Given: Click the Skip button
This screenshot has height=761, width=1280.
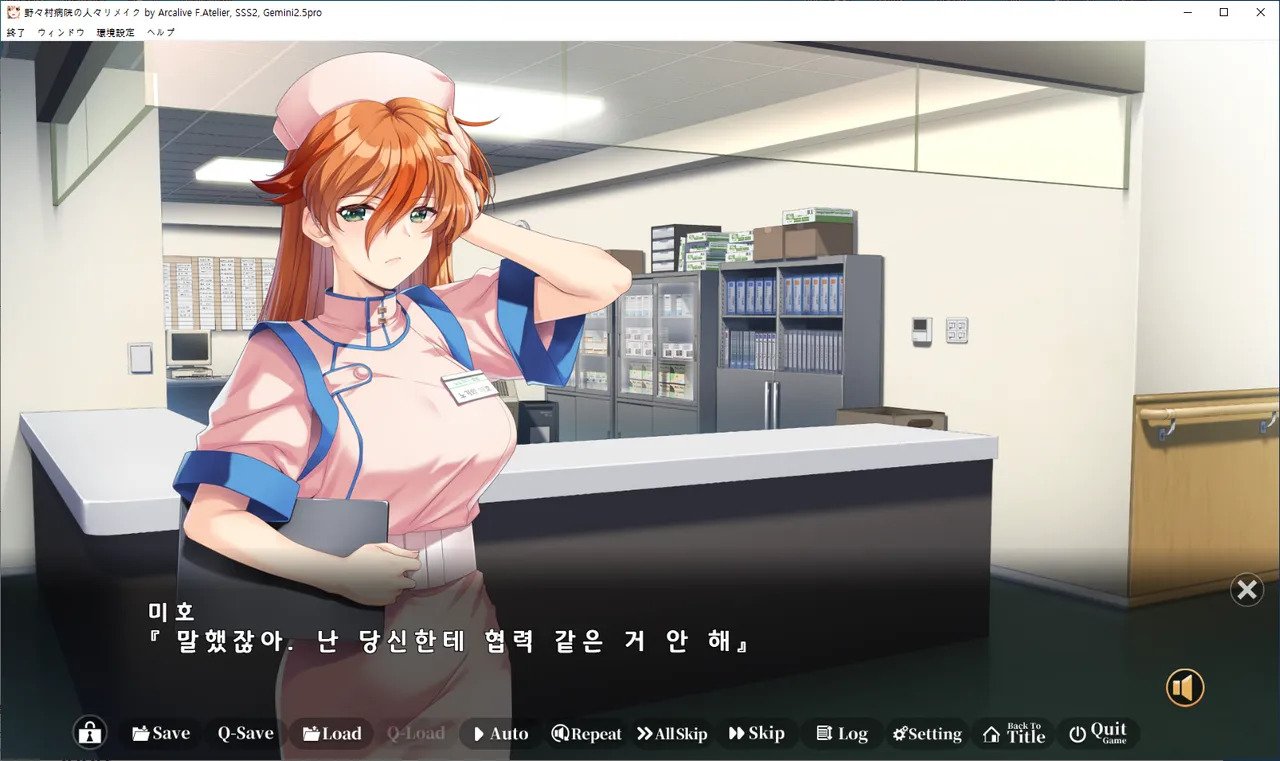Looking at the screenshot, I should [x=756, y=733].
